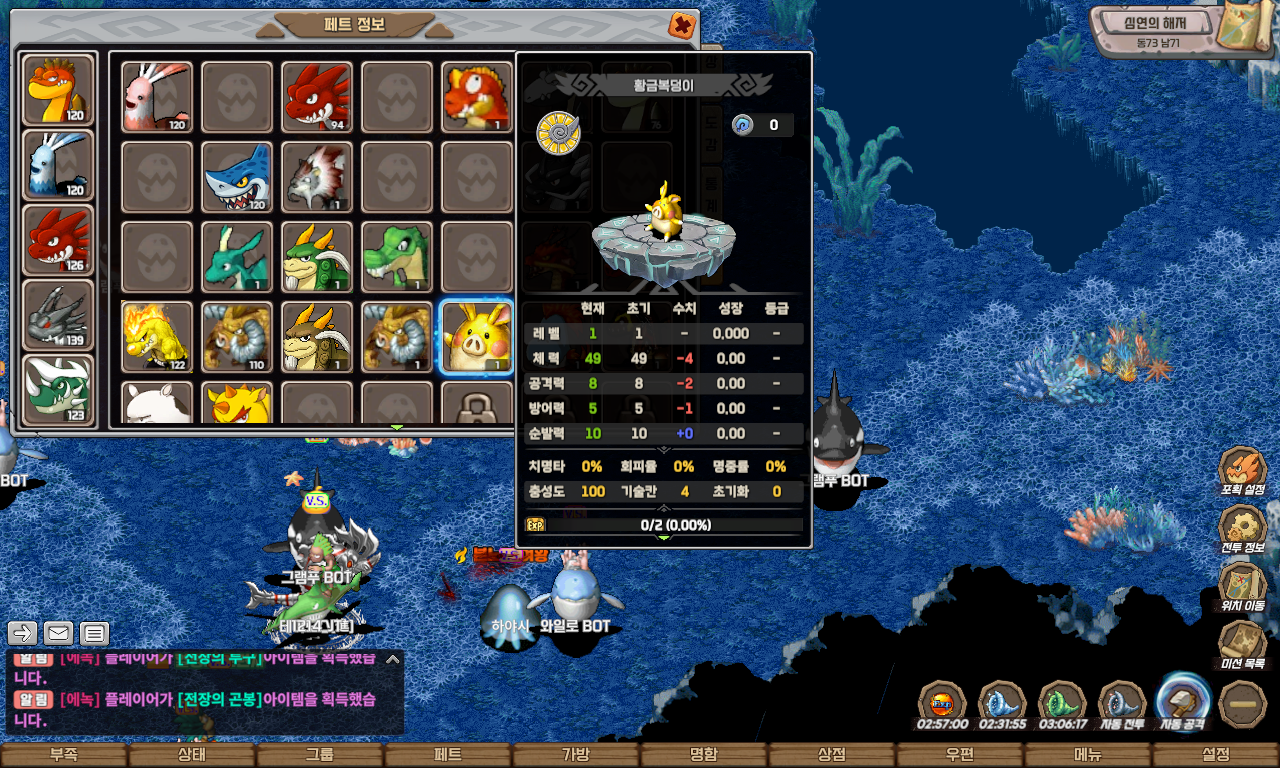This screenshot has width=1280, height=768.
Task: Select the blue shark pet slot
Action: pos(237,177)
